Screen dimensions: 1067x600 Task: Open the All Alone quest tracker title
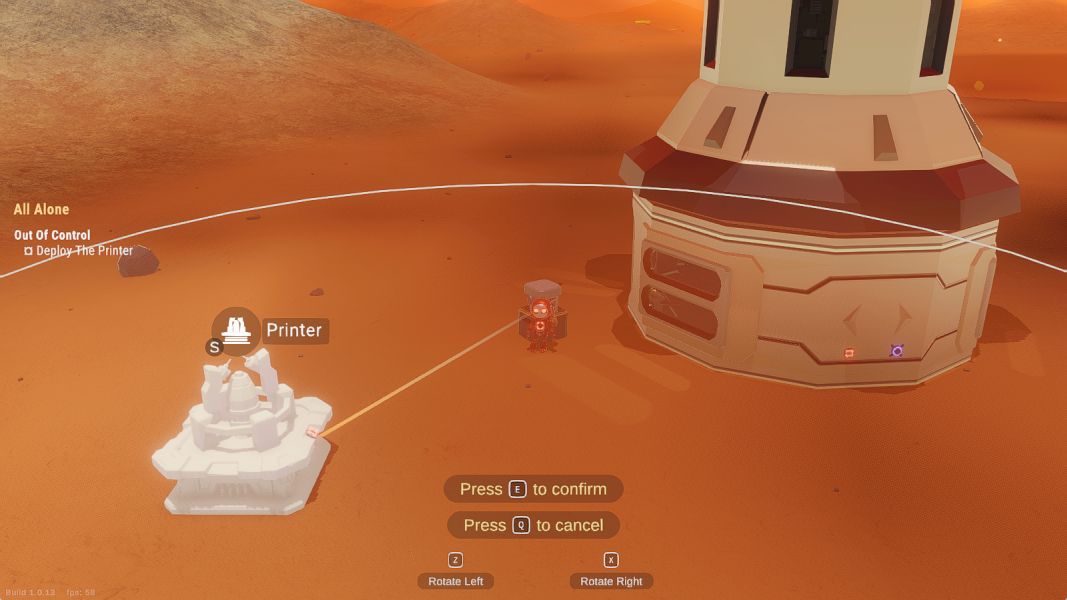coord(42,209)
